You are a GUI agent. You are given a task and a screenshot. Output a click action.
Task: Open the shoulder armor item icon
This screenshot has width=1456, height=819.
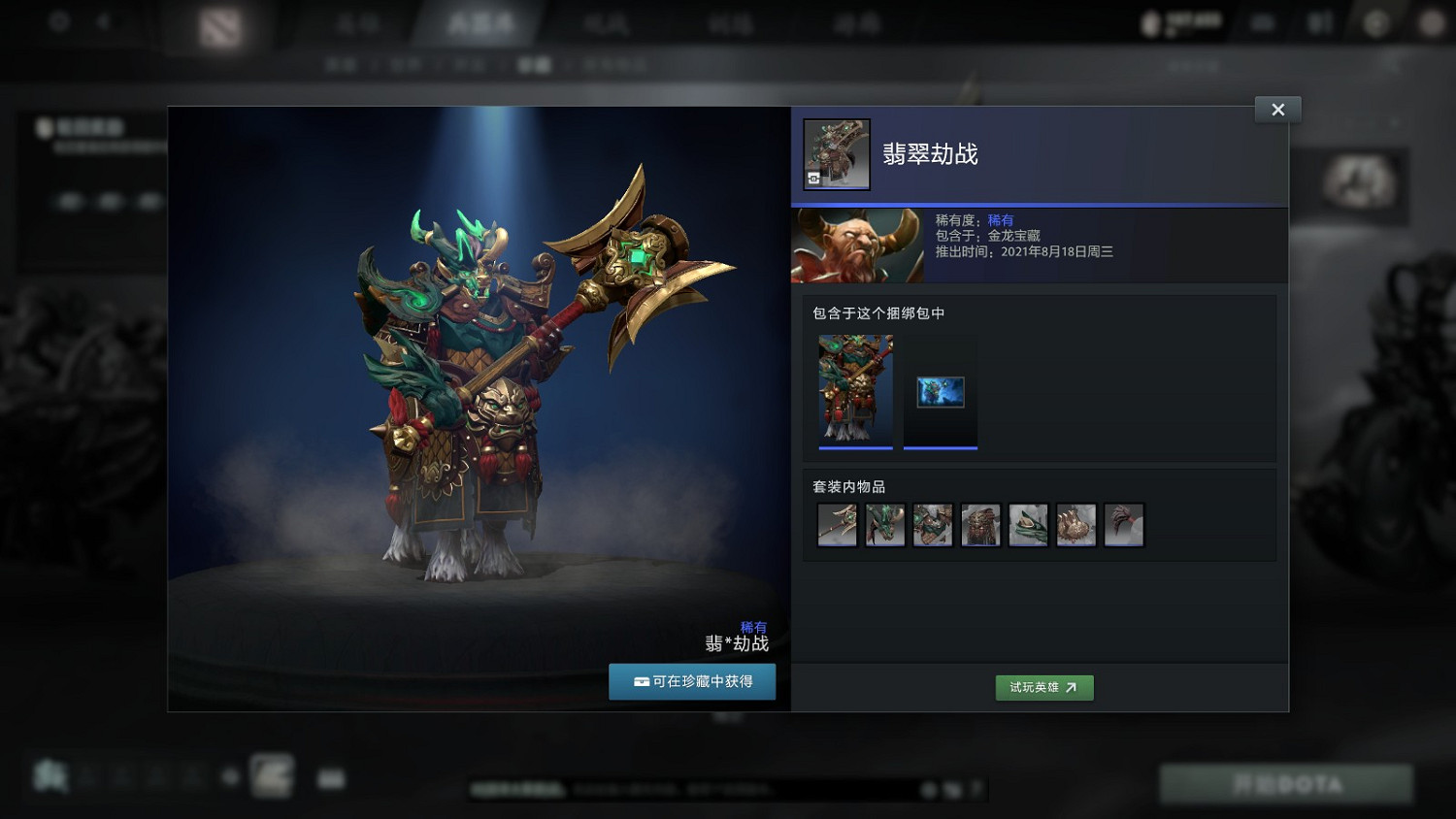(x=933, y=524)
